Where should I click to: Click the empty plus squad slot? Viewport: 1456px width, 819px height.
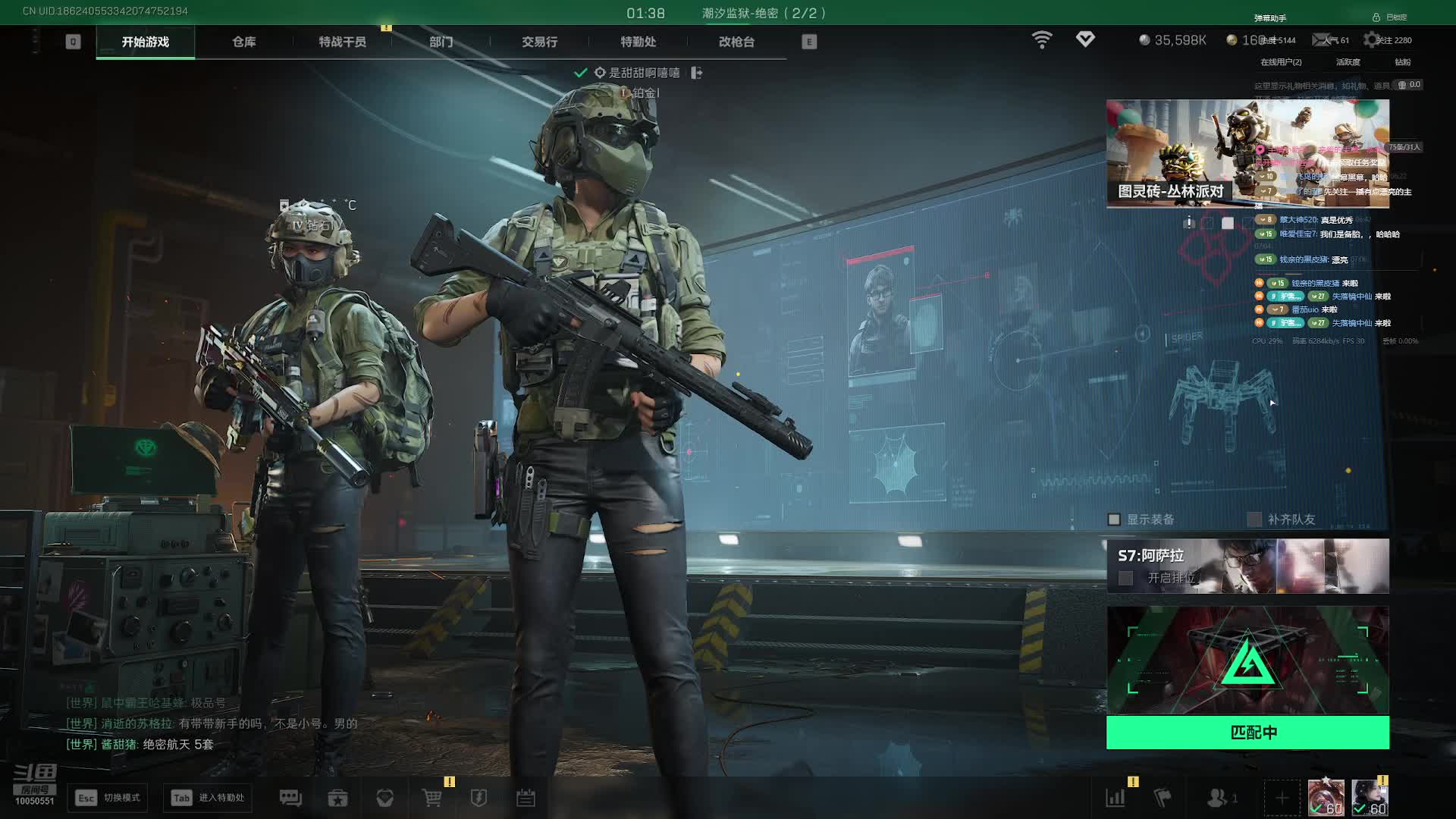(x=1282, y=798)
